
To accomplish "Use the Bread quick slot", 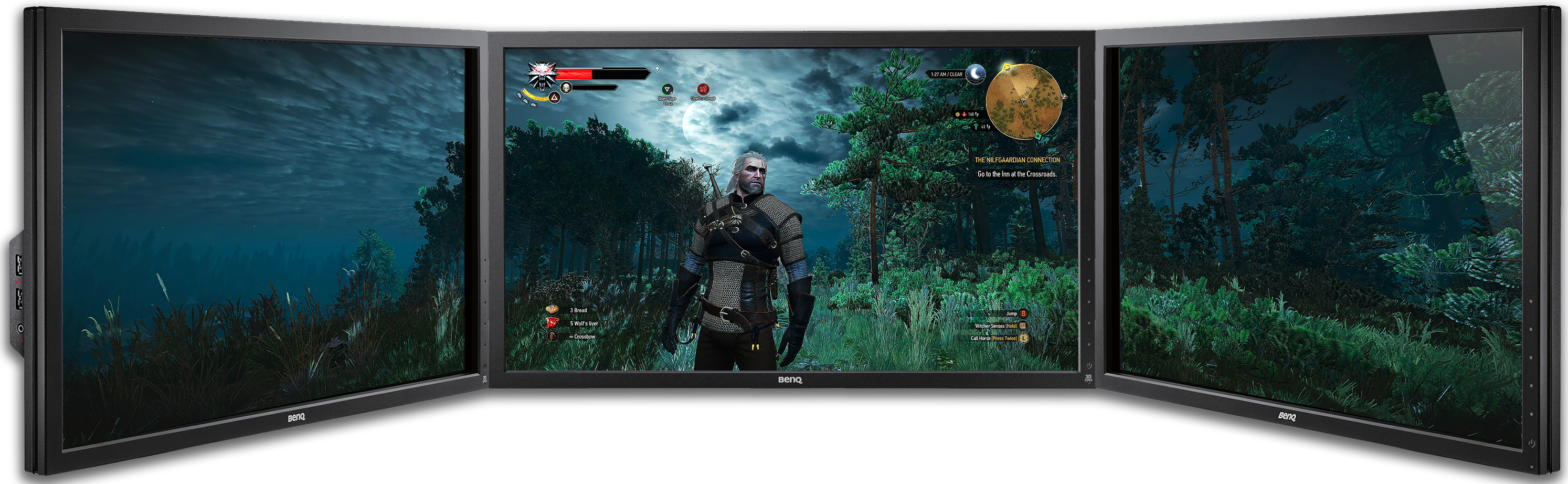I will click(553, 310).
